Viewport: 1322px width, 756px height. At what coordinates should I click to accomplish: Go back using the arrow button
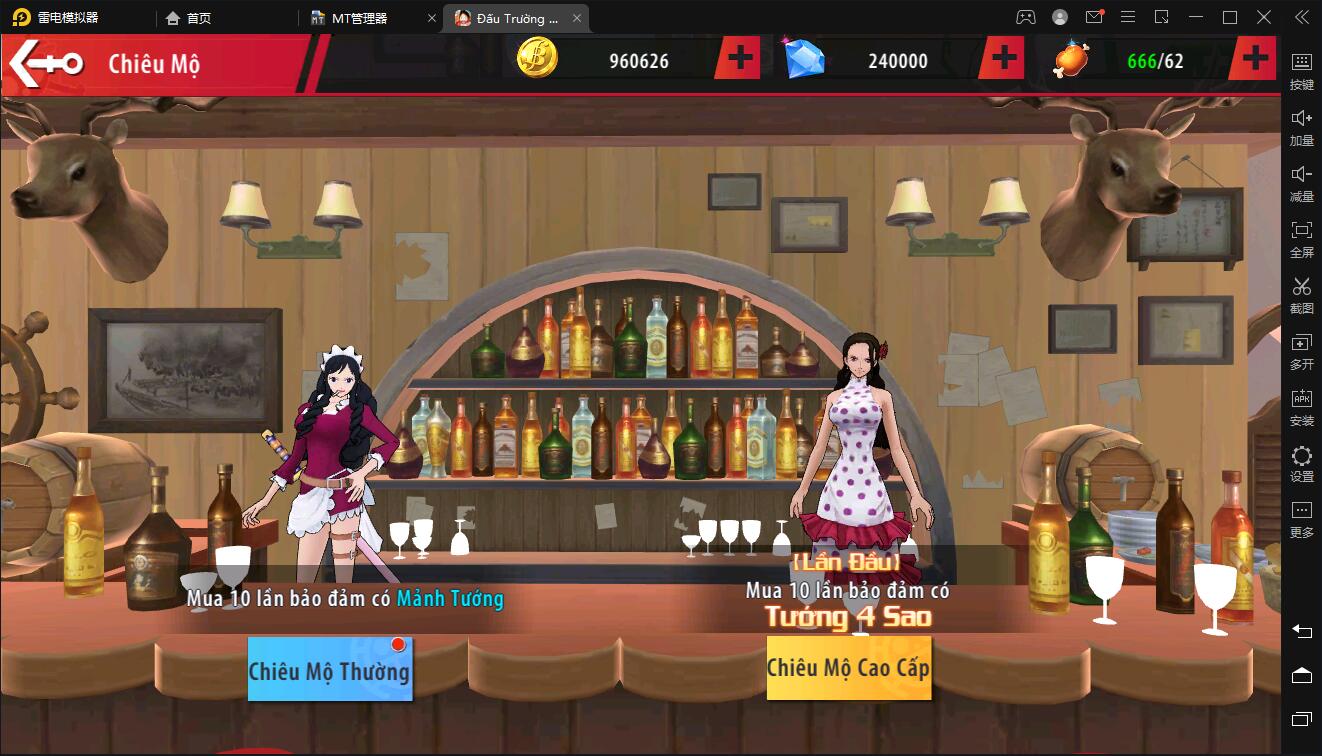point(47,63)
